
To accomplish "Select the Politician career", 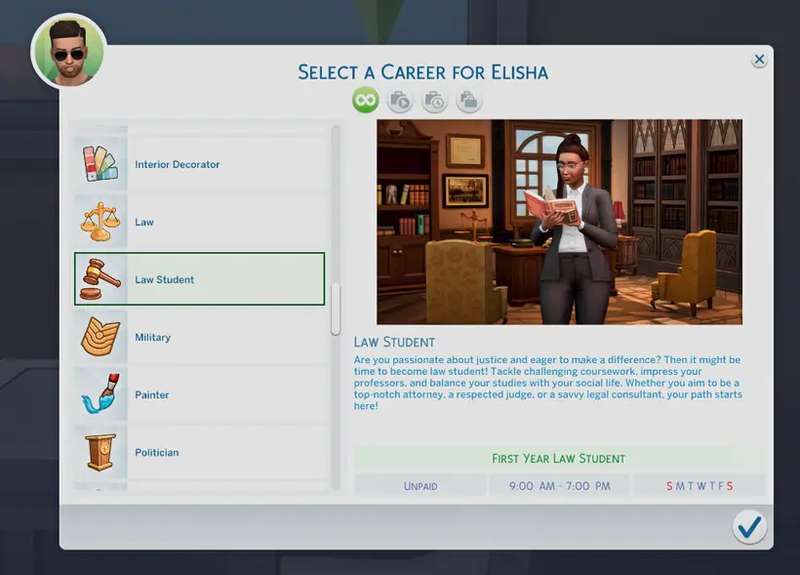I will tap(200, 452).
